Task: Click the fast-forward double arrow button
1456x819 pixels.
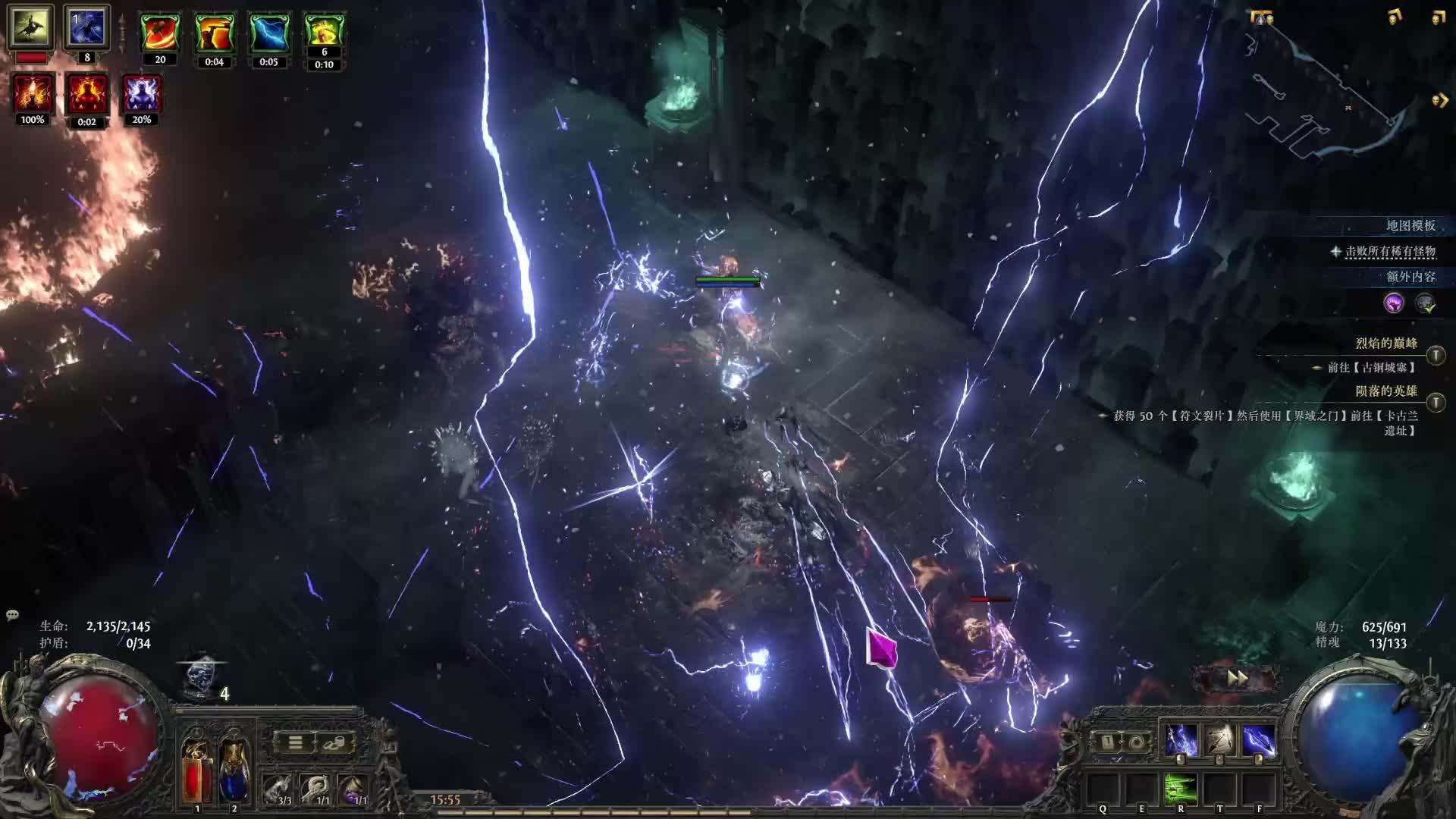Action: [1237, 679]
